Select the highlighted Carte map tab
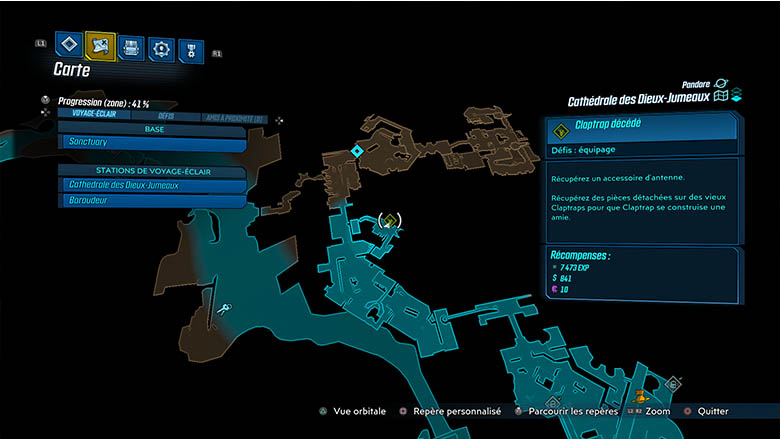 (x=100, y=45)
